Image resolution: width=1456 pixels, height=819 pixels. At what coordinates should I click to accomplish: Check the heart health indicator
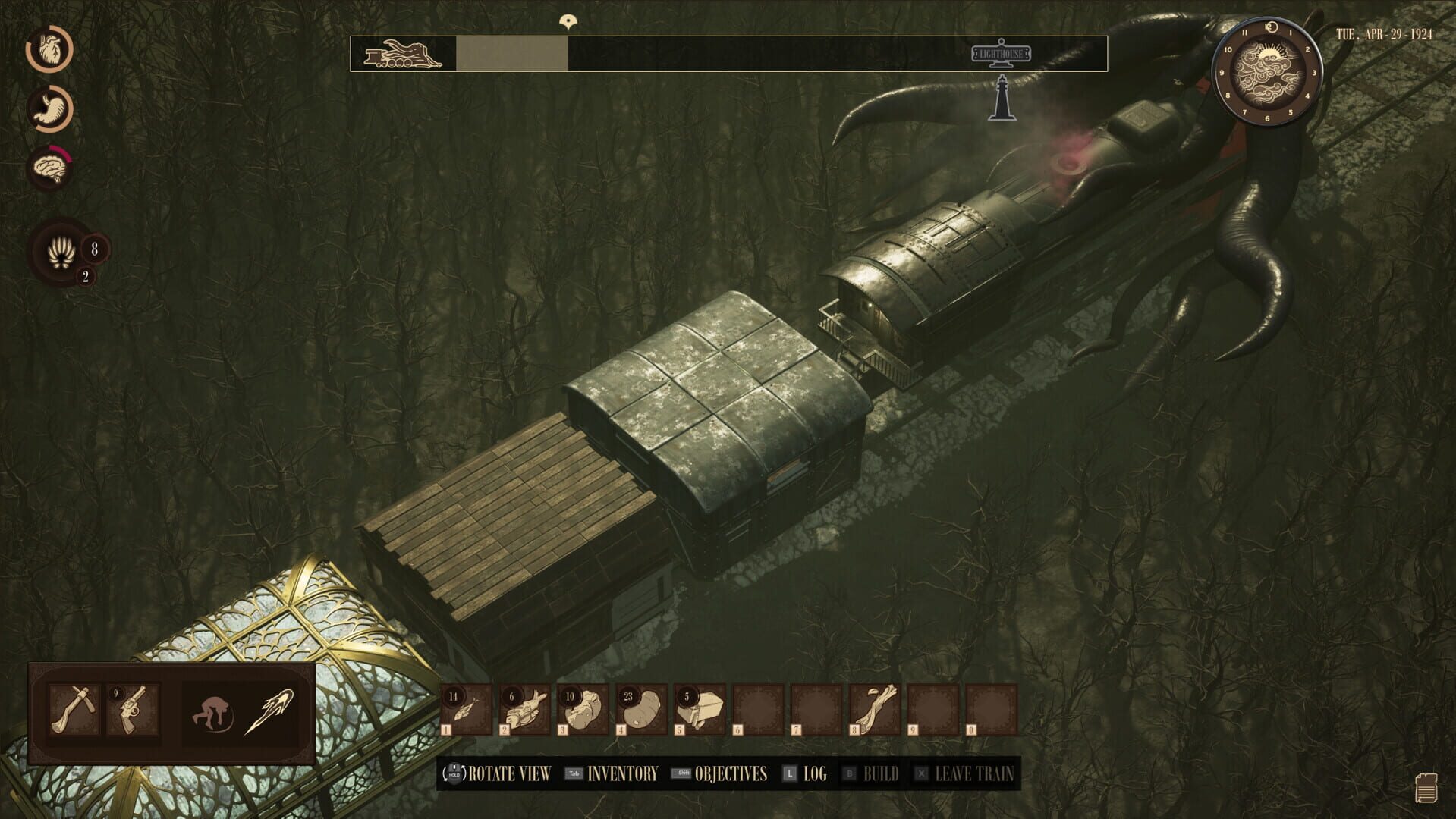tap(49, 49)
